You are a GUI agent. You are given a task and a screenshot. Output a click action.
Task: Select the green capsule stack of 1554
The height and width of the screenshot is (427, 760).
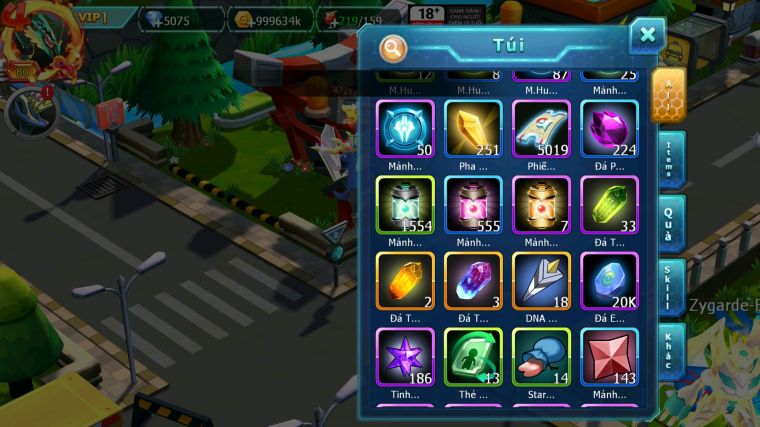point(405,205)
